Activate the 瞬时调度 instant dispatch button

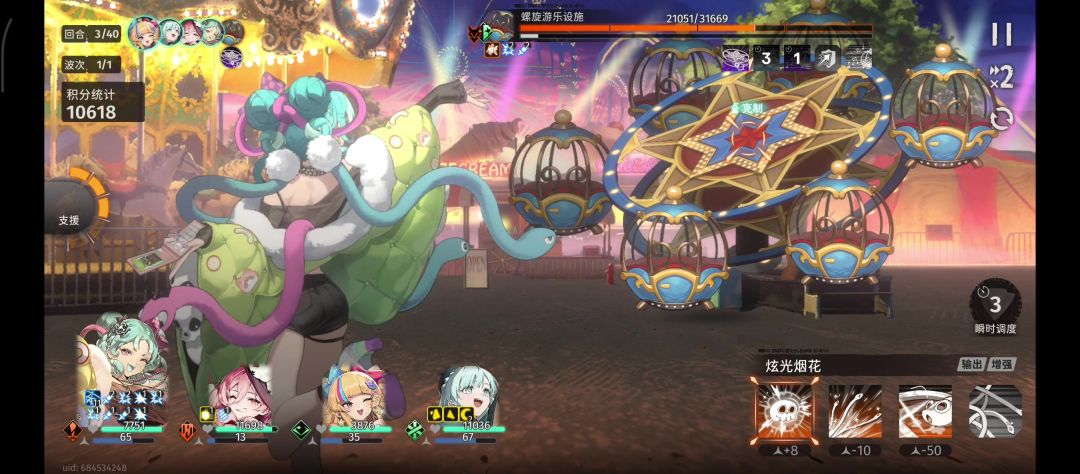tap(994, 306)
